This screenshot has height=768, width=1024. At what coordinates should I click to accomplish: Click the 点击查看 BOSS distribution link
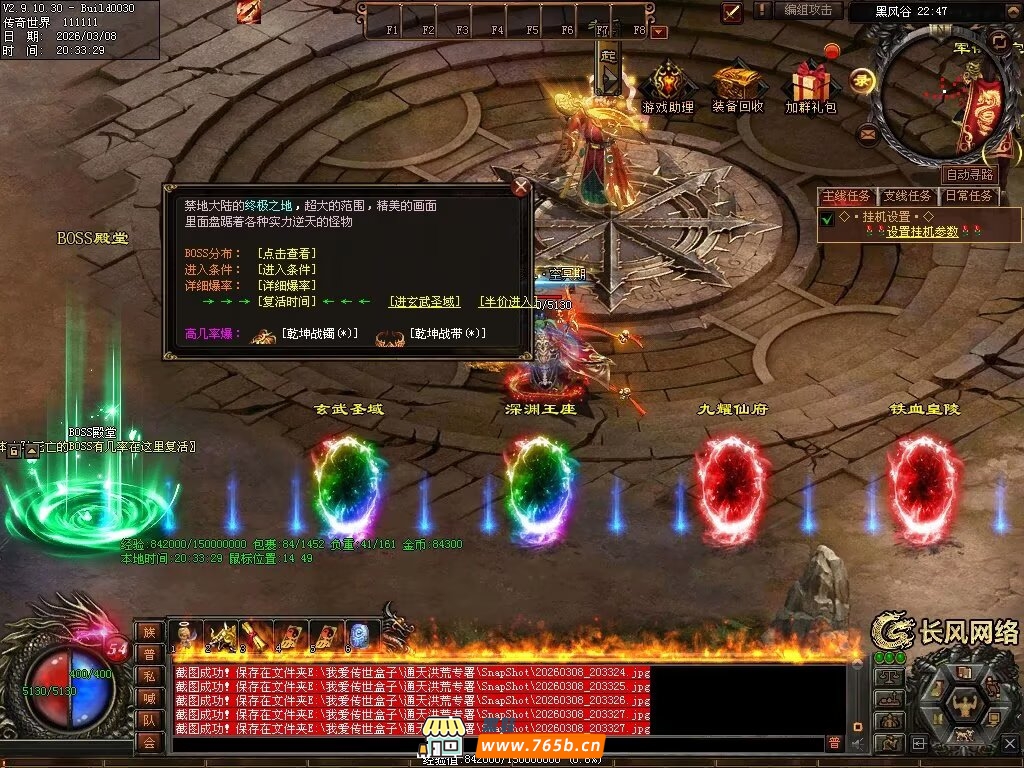coord(286,253)
